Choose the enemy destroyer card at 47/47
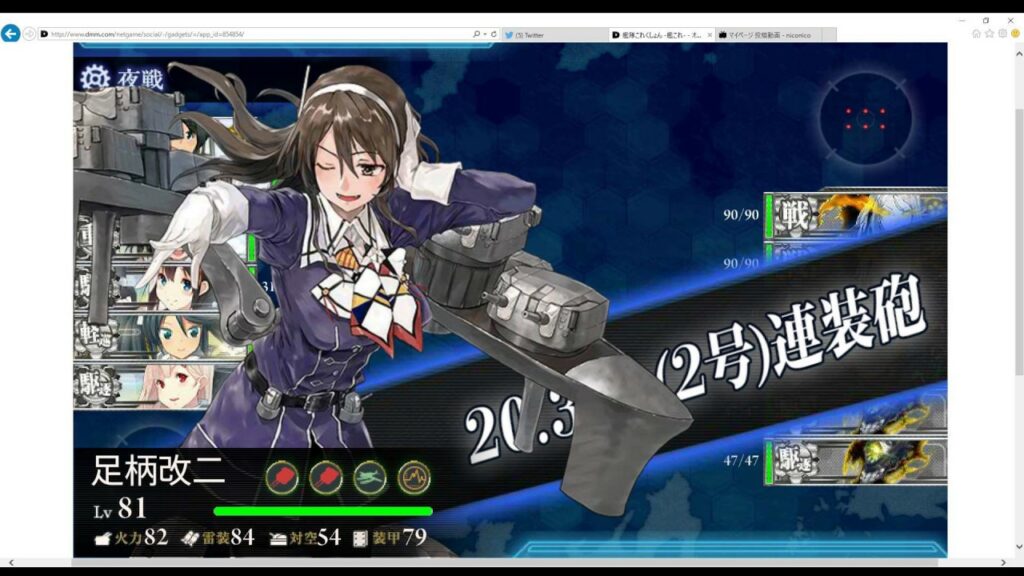1024x576 pixels. (855, 462)
